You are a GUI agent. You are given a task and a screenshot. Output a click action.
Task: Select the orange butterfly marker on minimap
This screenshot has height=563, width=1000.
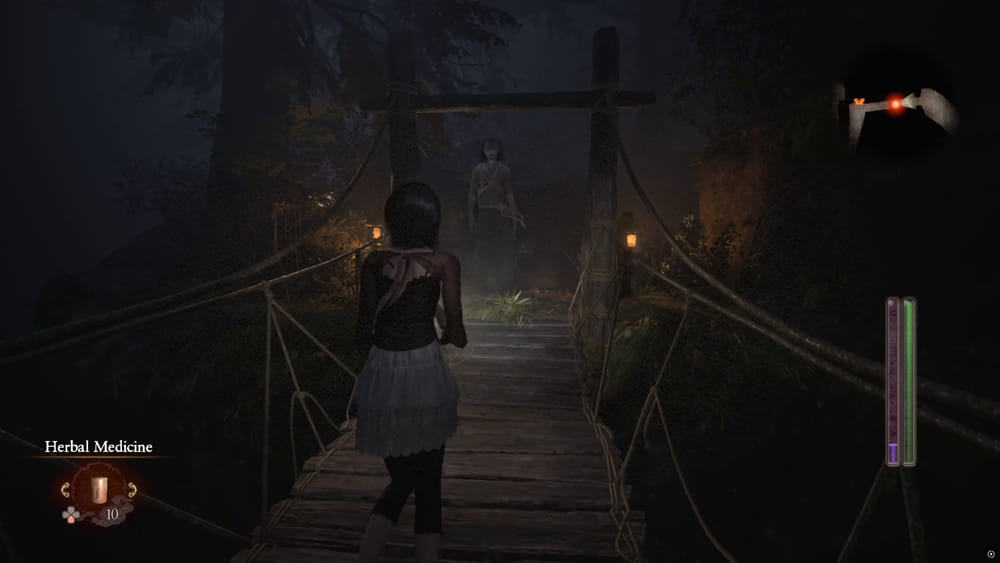click(x=858, y=101)
